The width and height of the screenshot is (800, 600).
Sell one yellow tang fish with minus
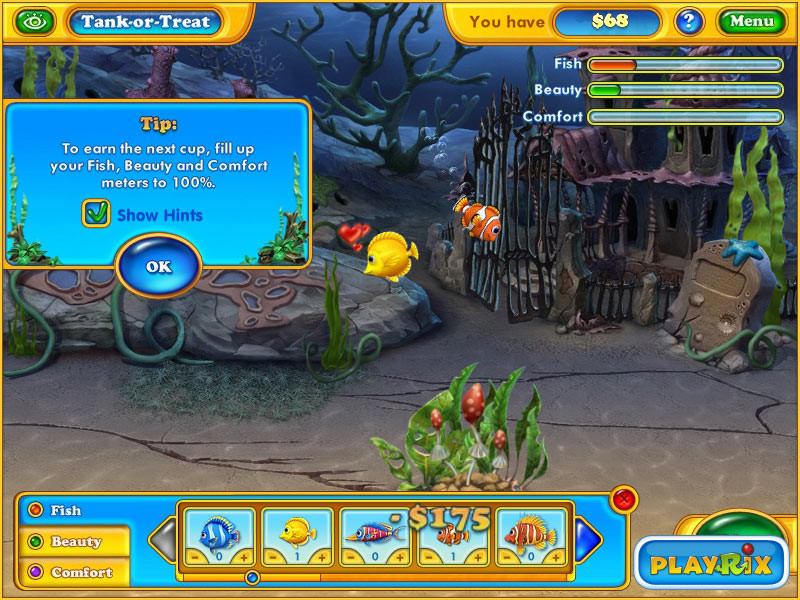[270, 557]
